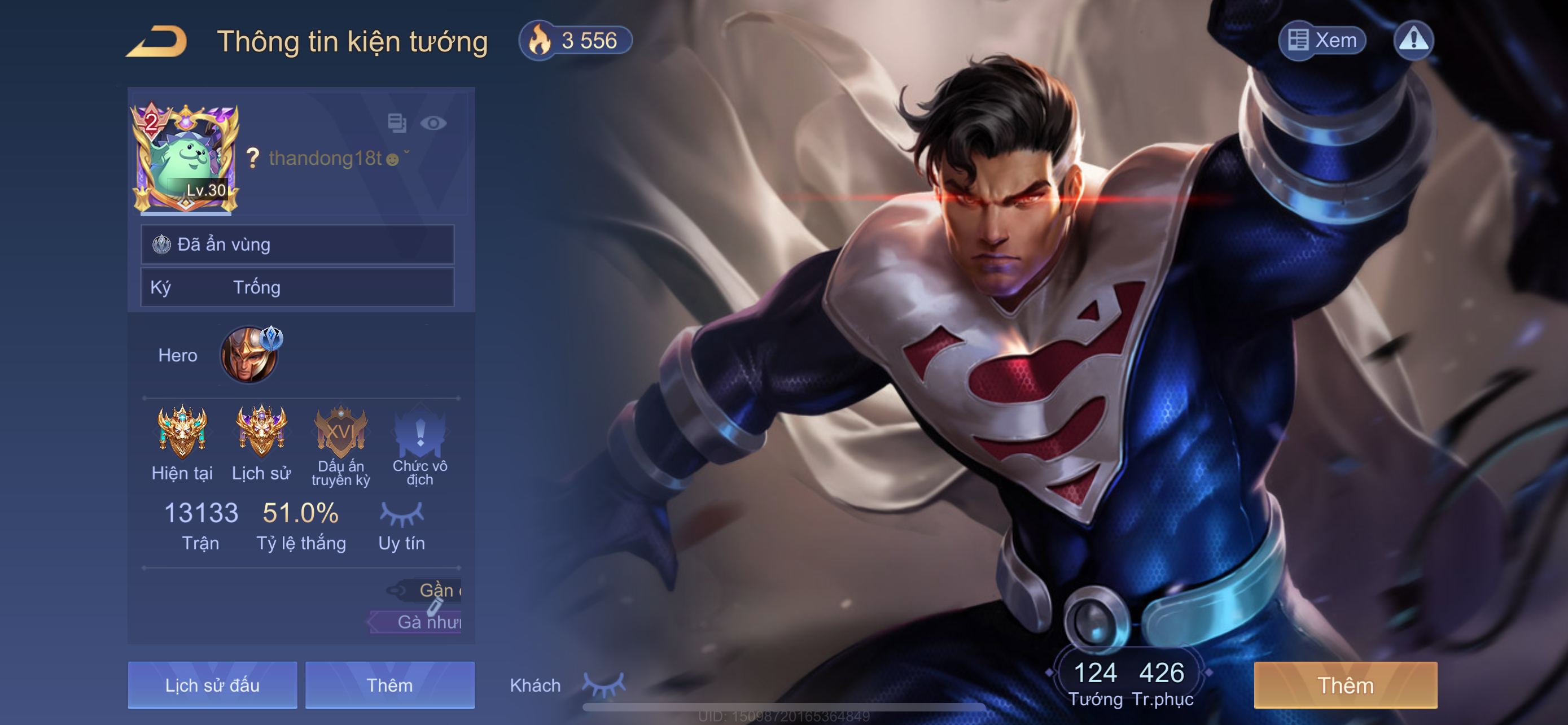Open the popularity flame counter 3 556
This screenshot has height=725, width=1568.
(x=575, y=41)
